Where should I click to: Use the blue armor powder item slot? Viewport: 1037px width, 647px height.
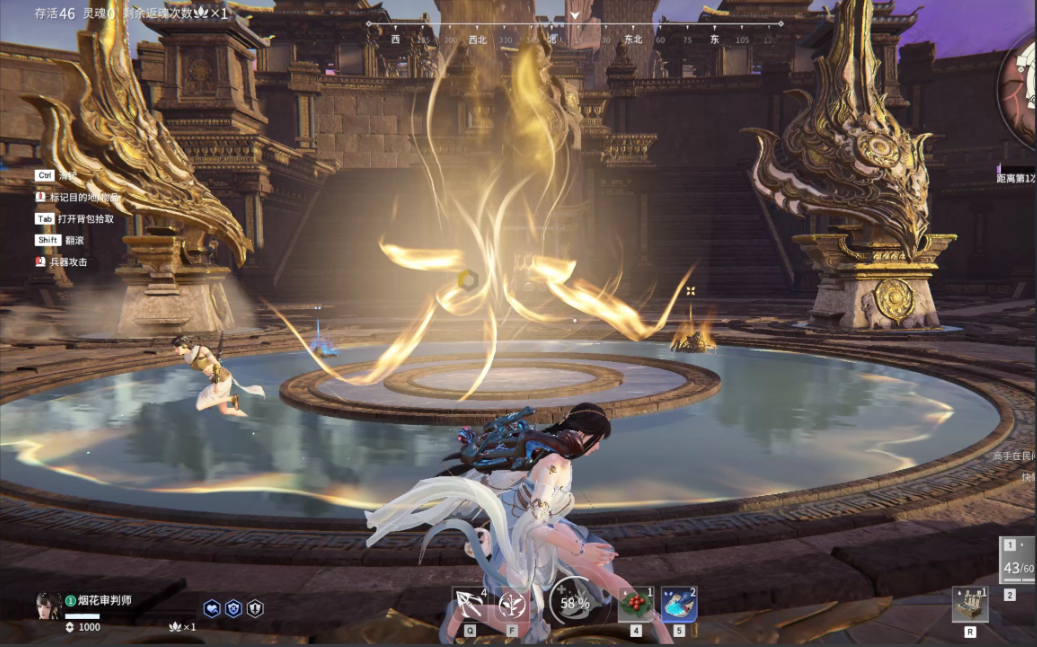[679, 604]
